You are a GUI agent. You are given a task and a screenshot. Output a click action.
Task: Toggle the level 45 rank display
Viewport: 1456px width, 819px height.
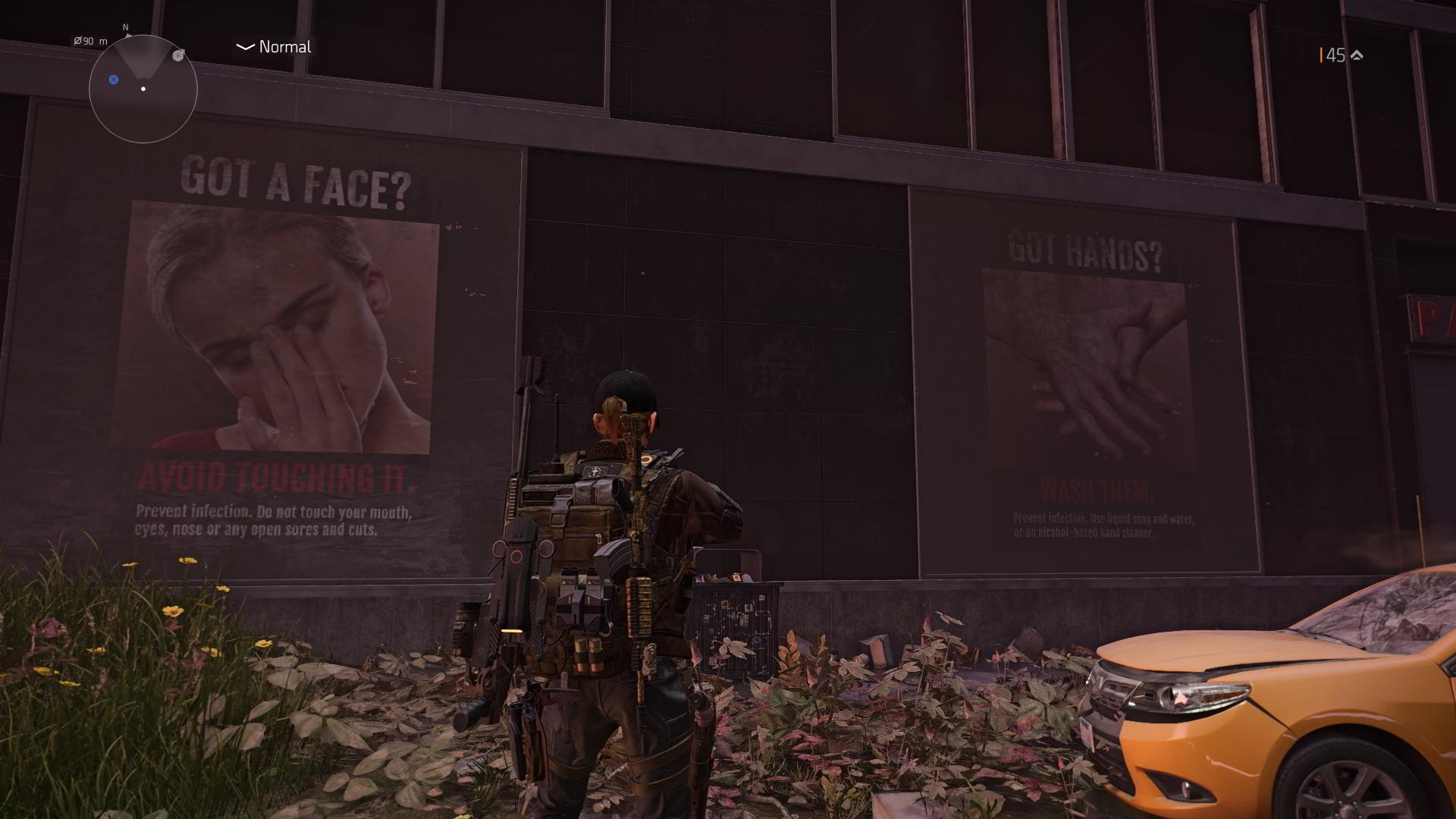point(1336,55)
